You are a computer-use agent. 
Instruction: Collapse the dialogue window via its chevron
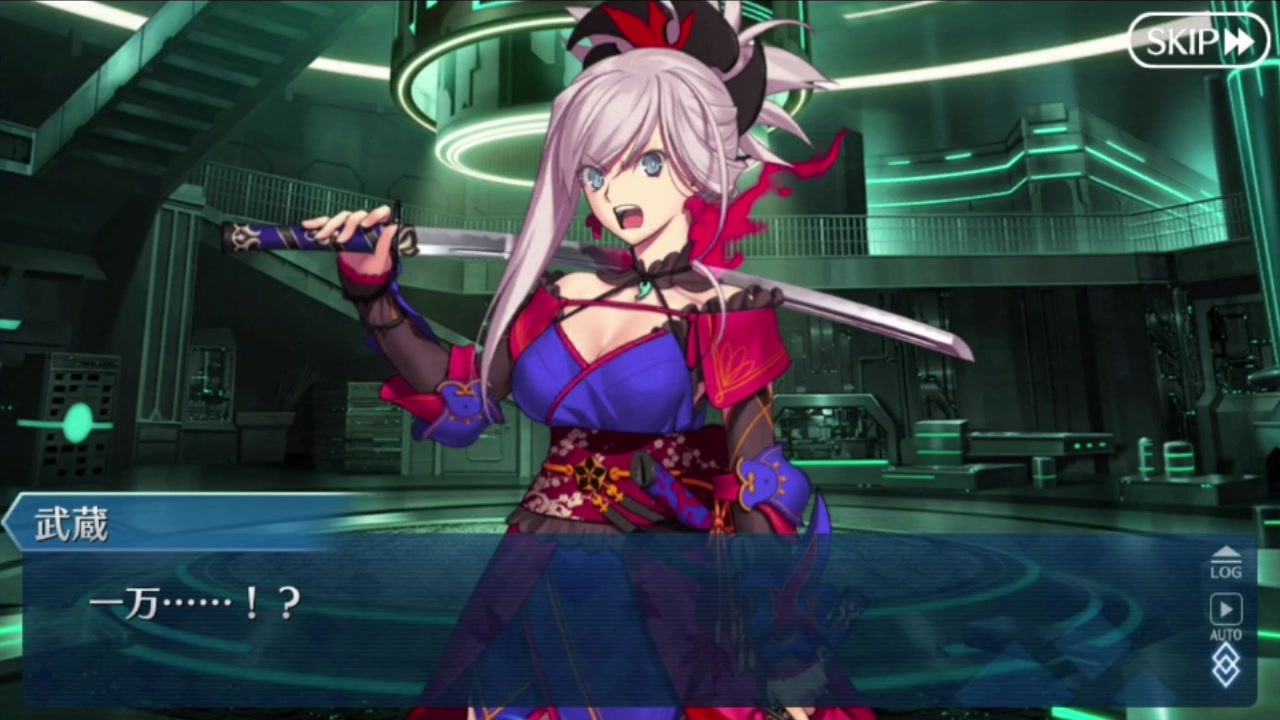[1225, 552]
